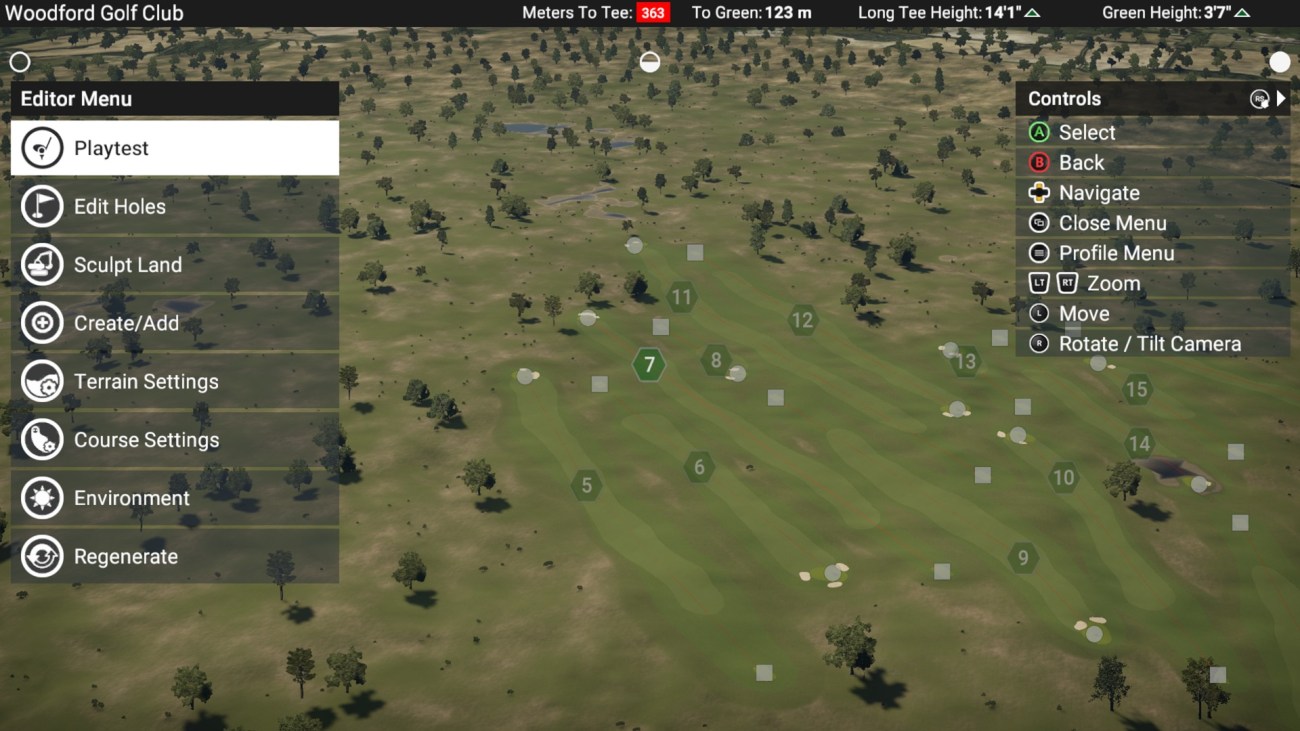Click the Create/Add plus-circle icon
Image resolution: width=1300 pixels, height=731 pixels.
coord(42,323)
